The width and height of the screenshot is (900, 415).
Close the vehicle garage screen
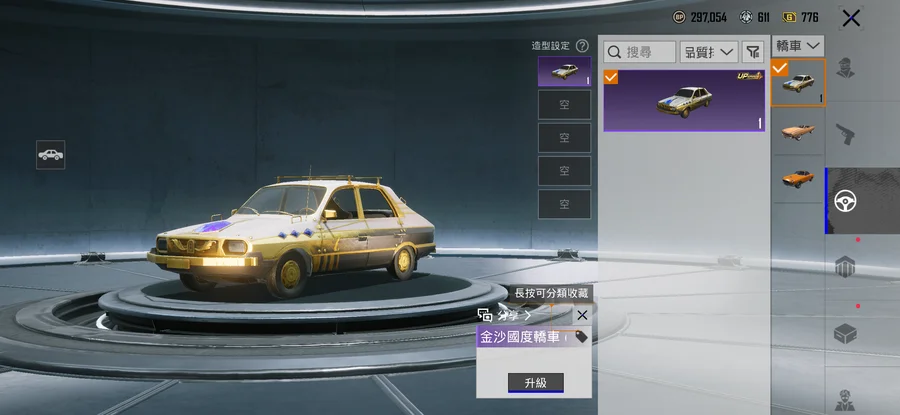point(851,17)
